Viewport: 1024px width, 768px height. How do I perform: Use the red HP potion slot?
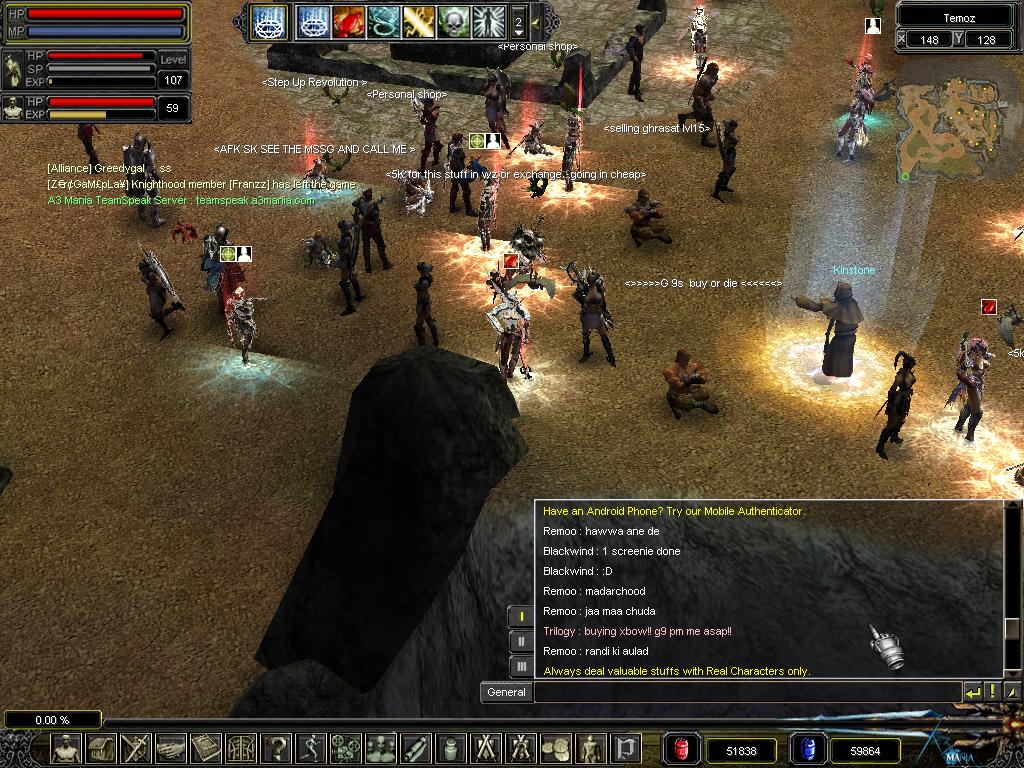[x=682, y=749]
